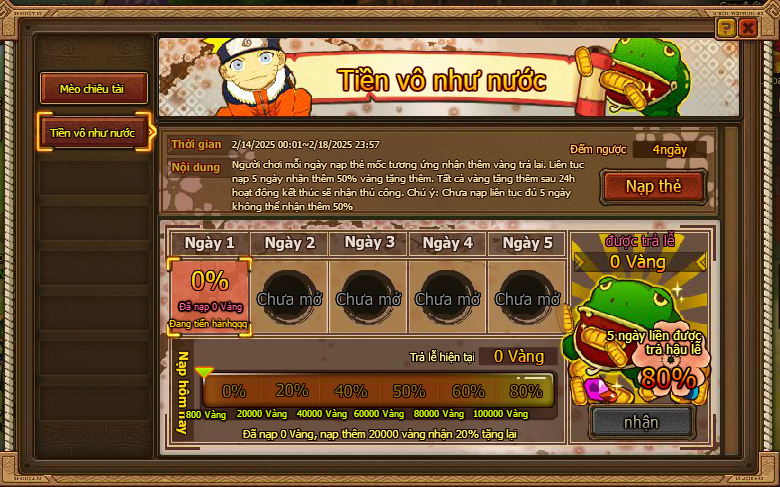
Task: Open the help question mark button
Action: click(x=726, y=28)
